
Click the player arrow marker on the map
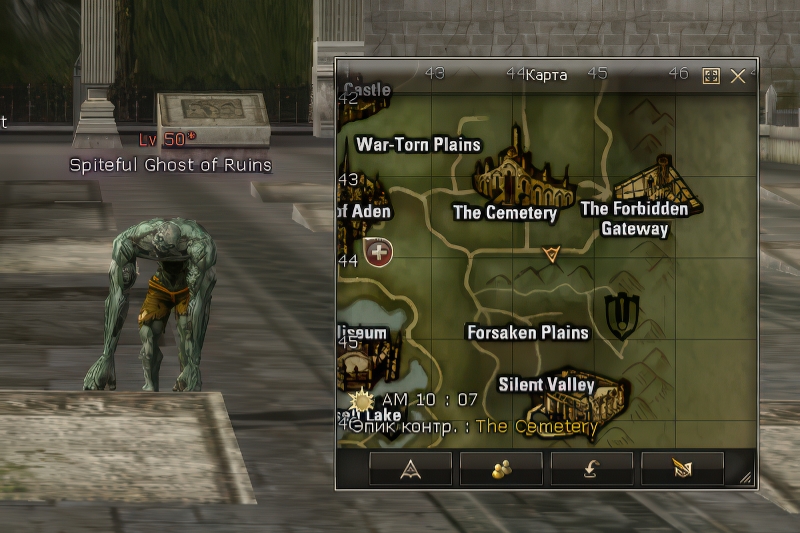[550, 255]
